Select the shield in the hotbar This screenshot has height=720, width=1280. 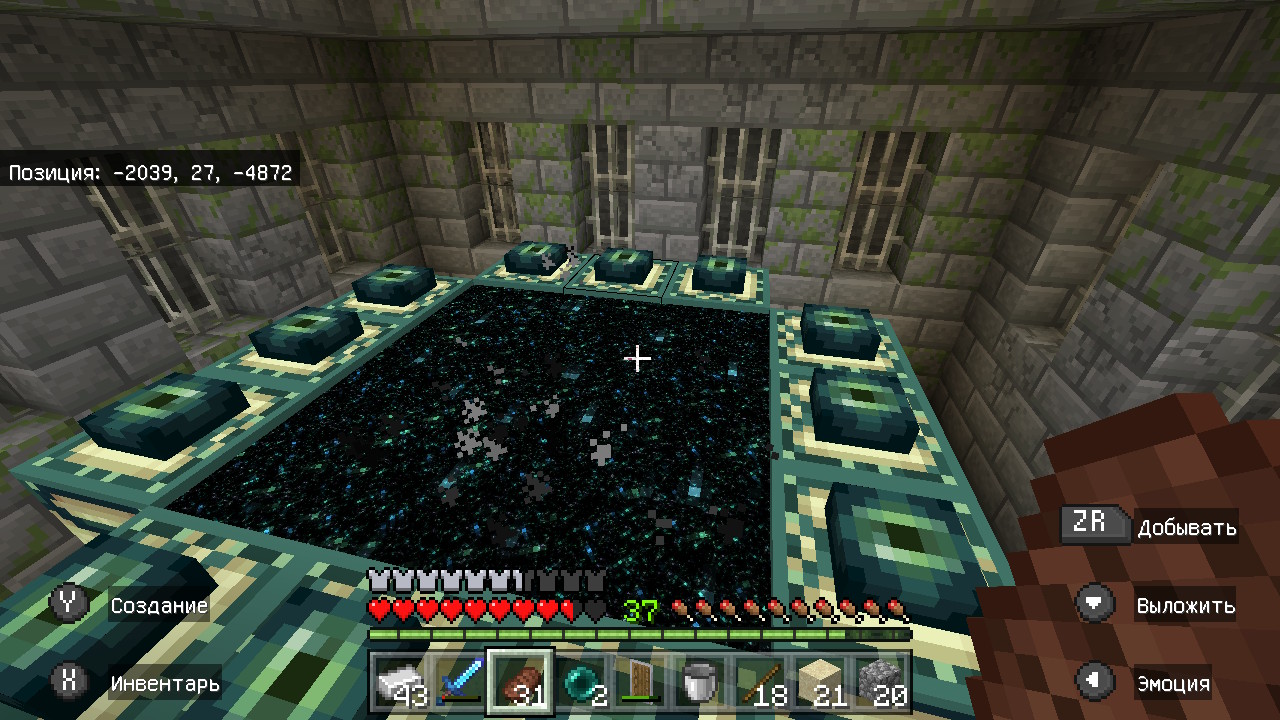click(640, 683)
